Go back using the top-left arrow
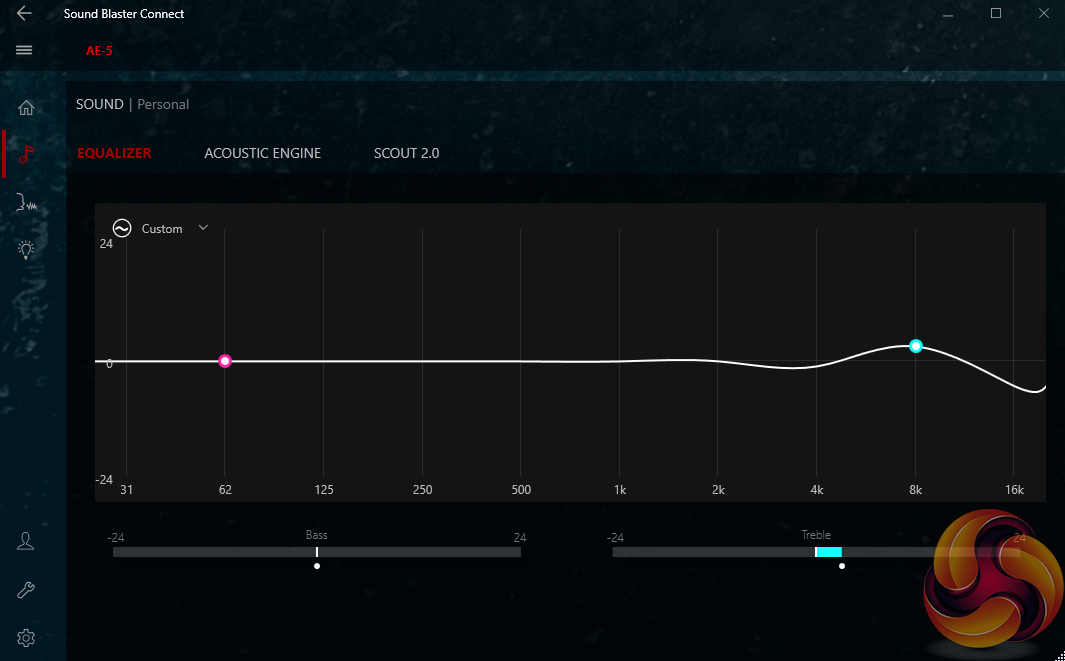 (24, 14)
